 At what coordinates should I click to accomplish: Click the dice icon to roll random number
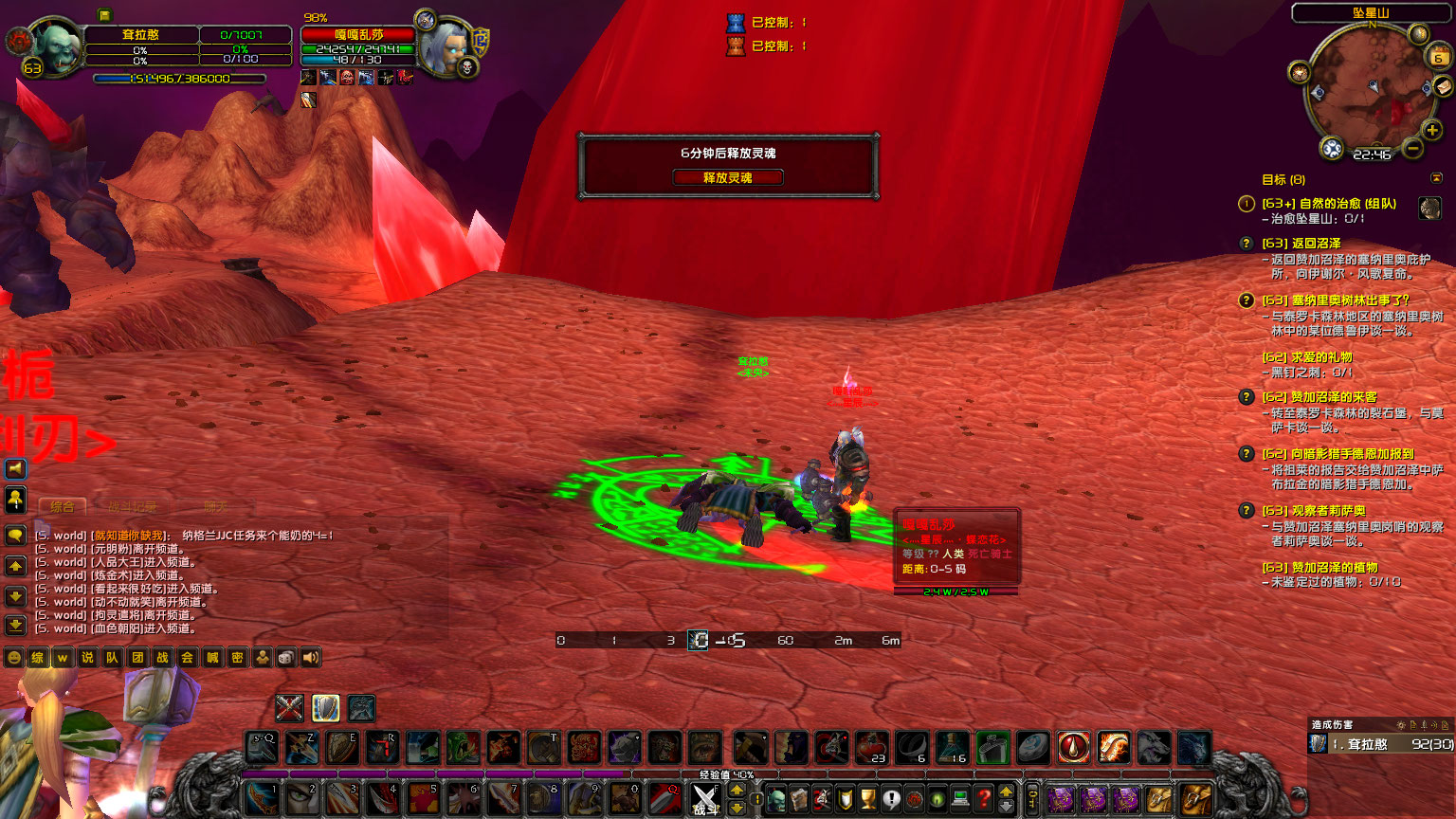pos(285,657)
